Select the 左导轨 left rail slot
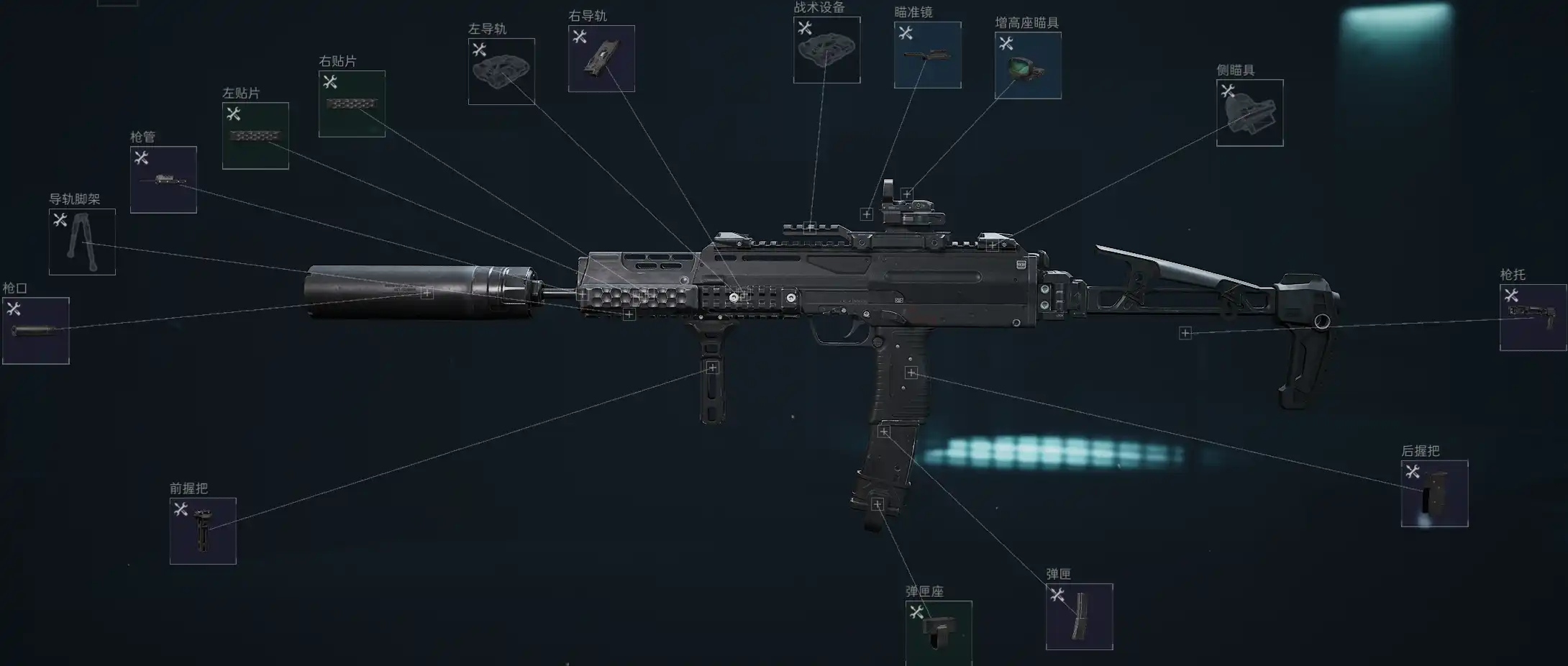The width and height of the screenshot is (1568, 666). [x=501, y=71]
